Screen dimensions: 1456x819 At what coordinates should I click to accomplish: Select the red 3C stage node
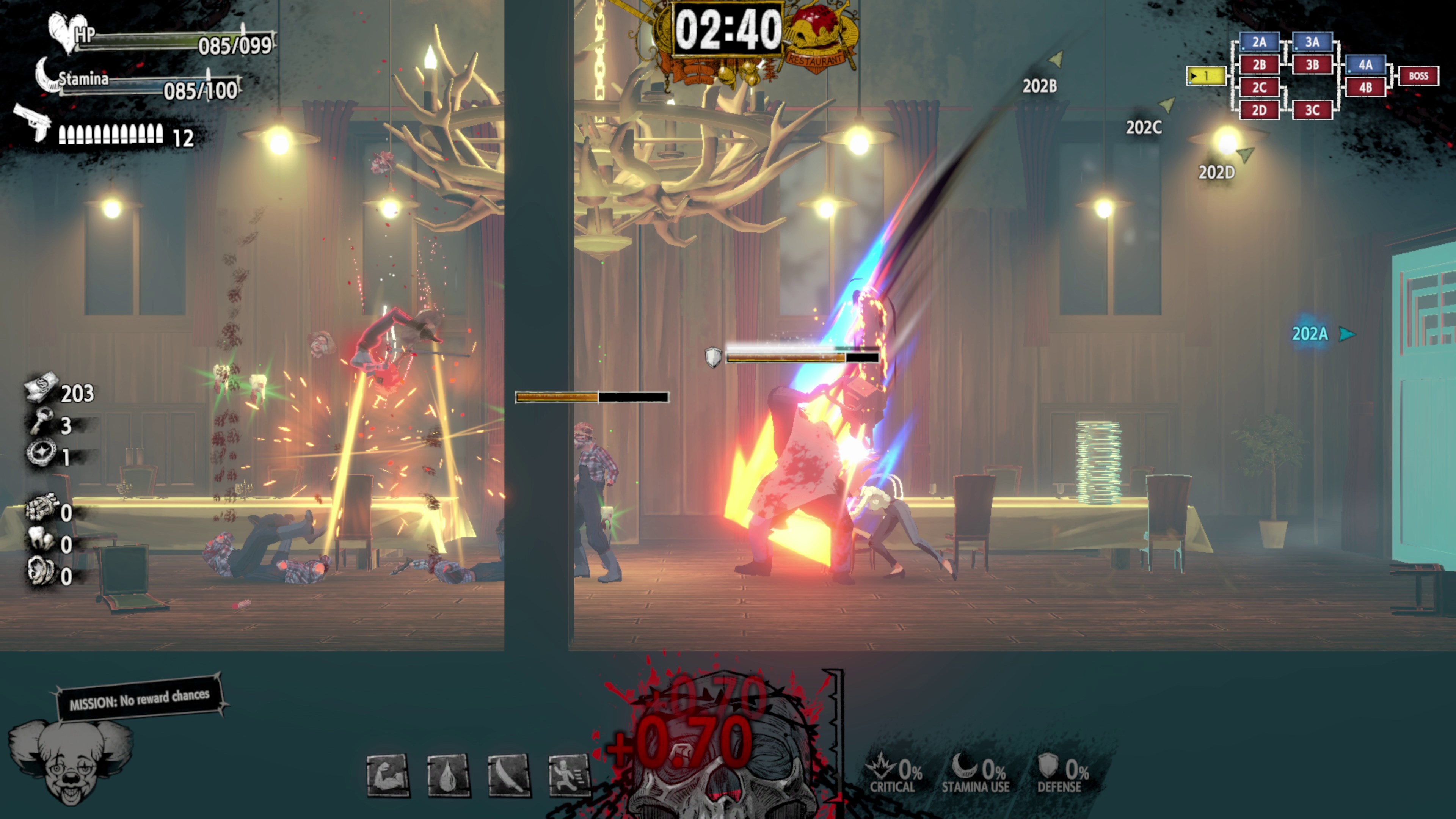[x=1312, y=110]
